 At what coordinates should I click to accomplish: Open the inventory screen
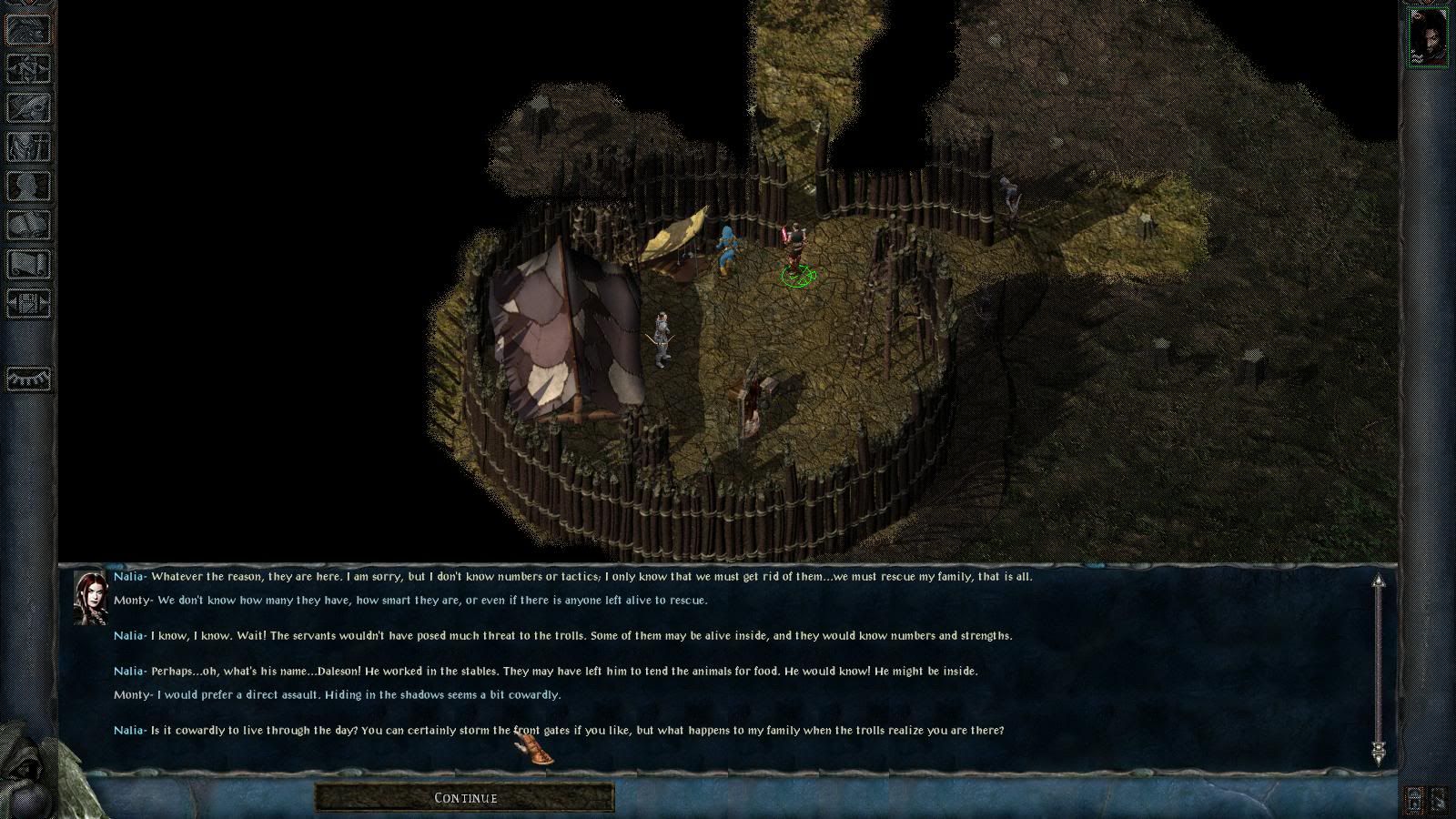coord(28,147)
